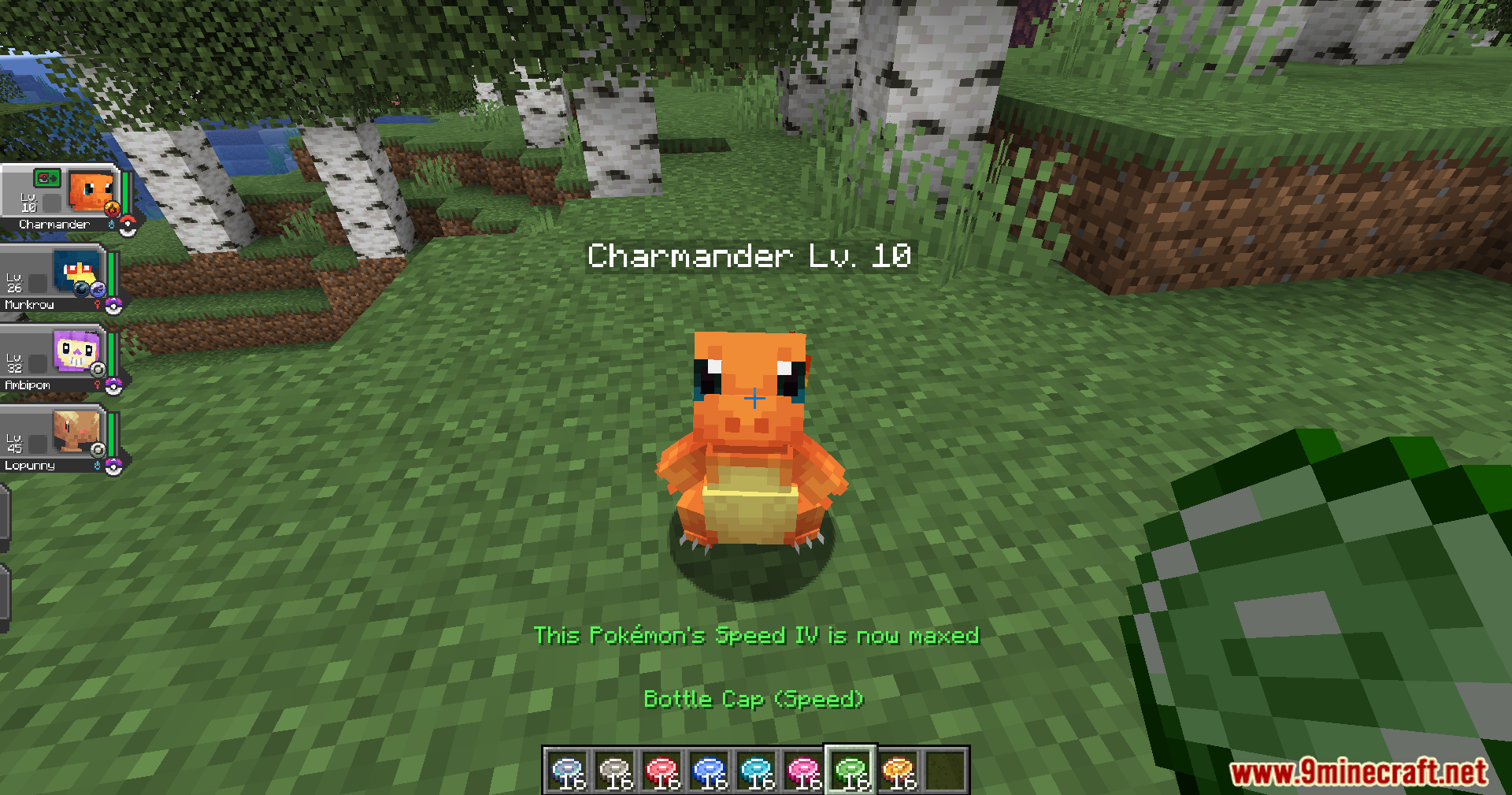Viewport: 1512px width, 795px height.
Task: Choose the red bottle cap in the hotbar
Action: 662,771
